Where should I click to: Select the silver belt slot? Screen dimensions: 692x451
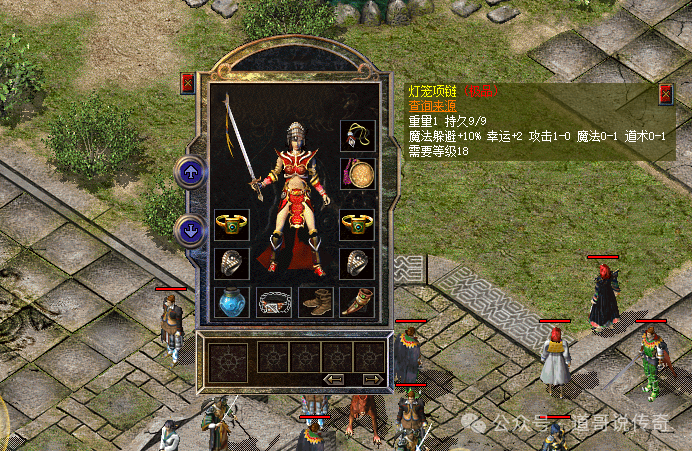(x=273, y=302)
